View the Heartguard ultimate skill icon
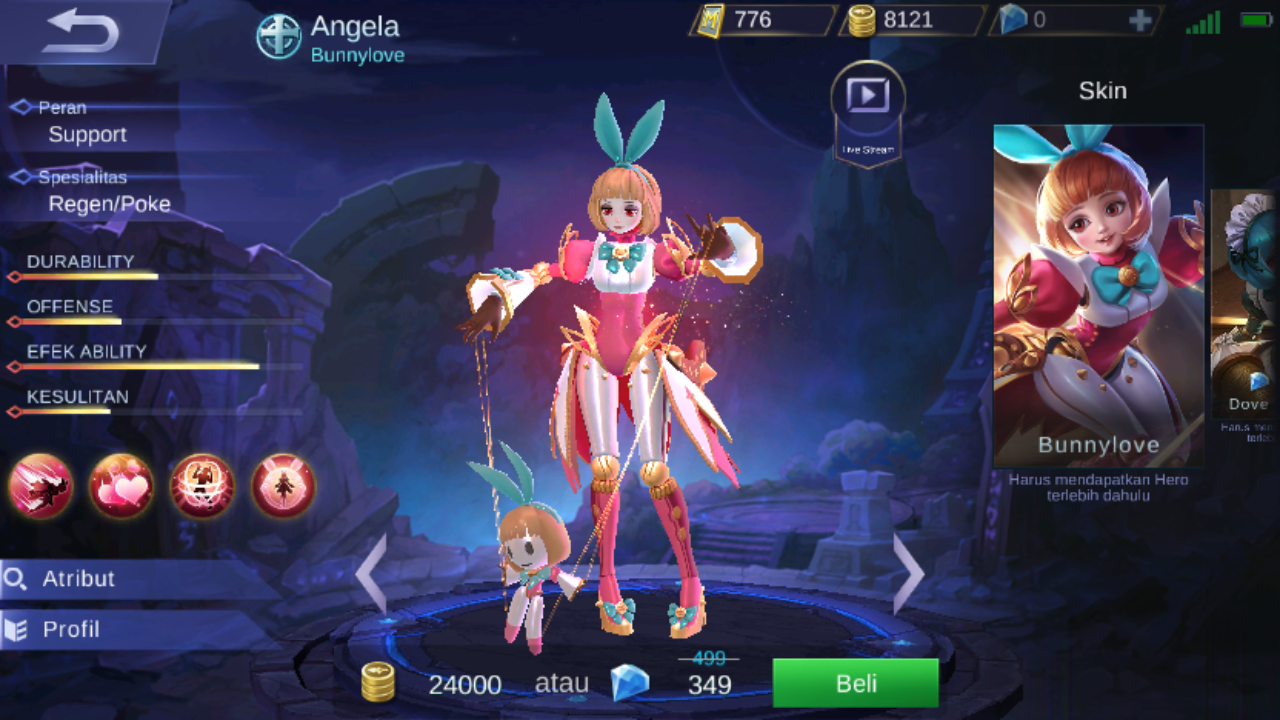The height and width of the screenshot is (720, 1280). coord(282,487)
